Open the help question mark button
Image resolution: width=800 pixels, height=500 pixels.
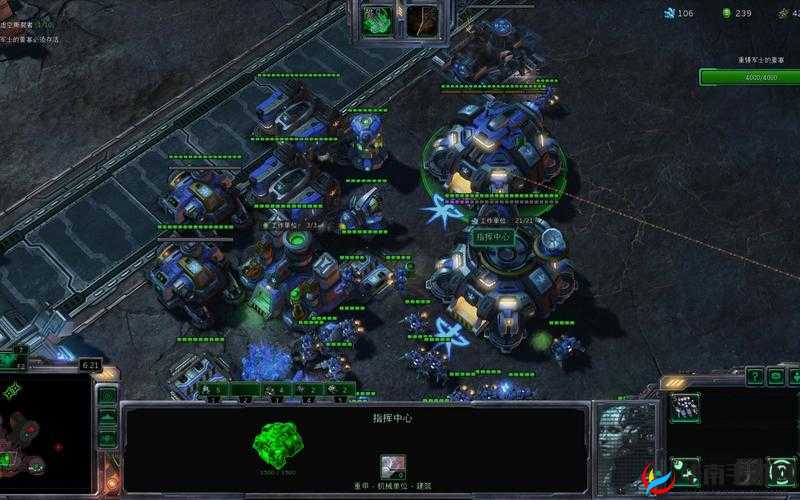point(754,377)
